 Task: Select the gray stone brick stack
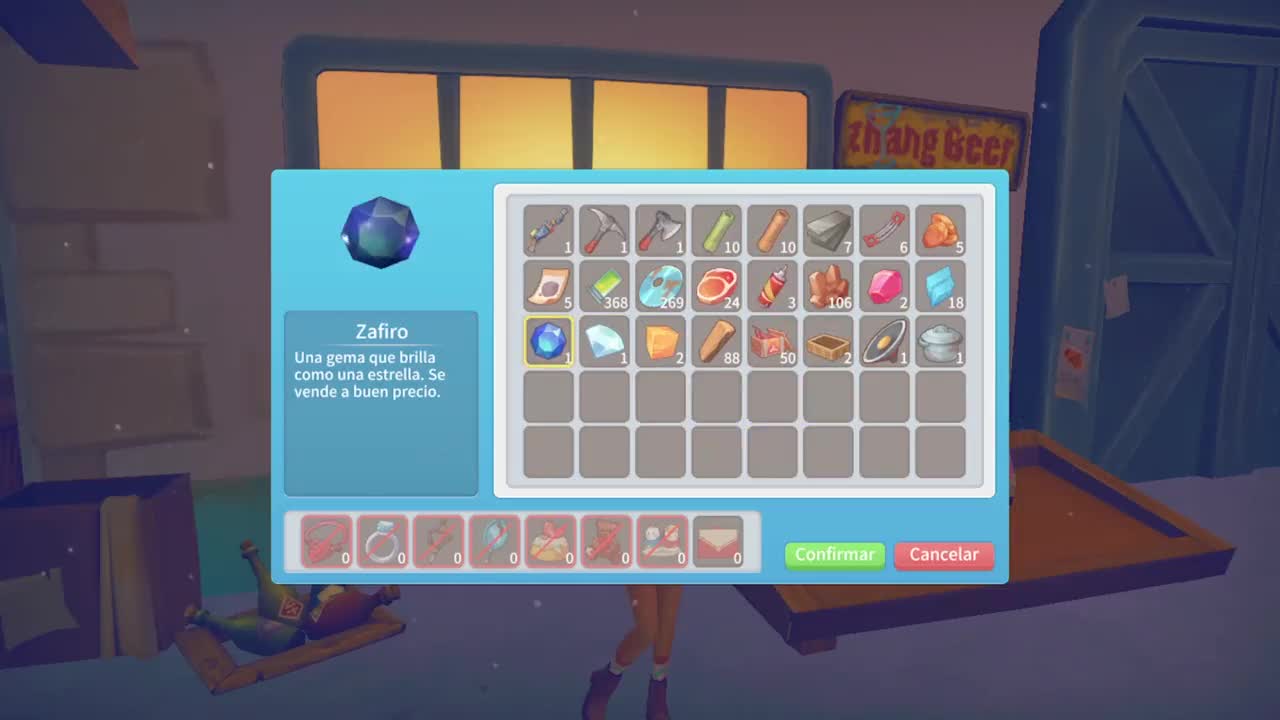pyautogui.click(x=828, y=231)
